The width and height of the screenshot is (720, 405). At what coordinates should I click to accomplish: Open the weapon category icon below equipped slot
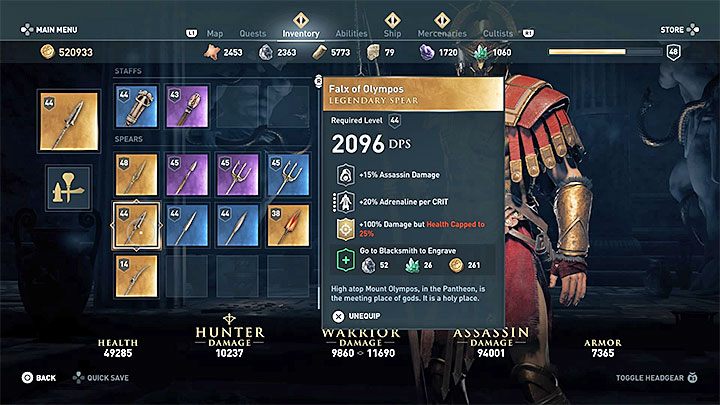(x=69, y=188)
